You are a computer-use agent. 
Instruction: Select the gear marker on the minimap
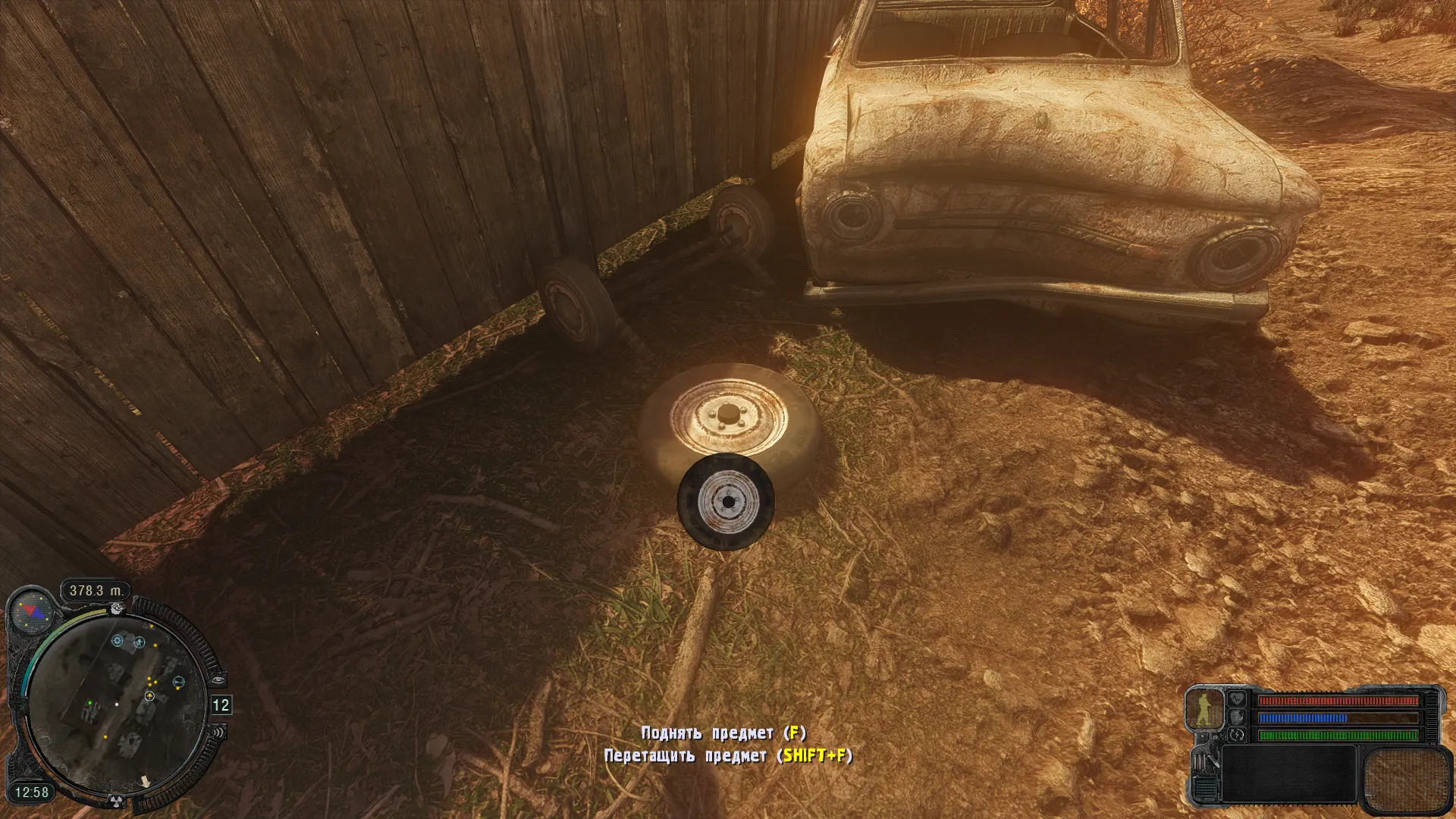click(118, 641)
